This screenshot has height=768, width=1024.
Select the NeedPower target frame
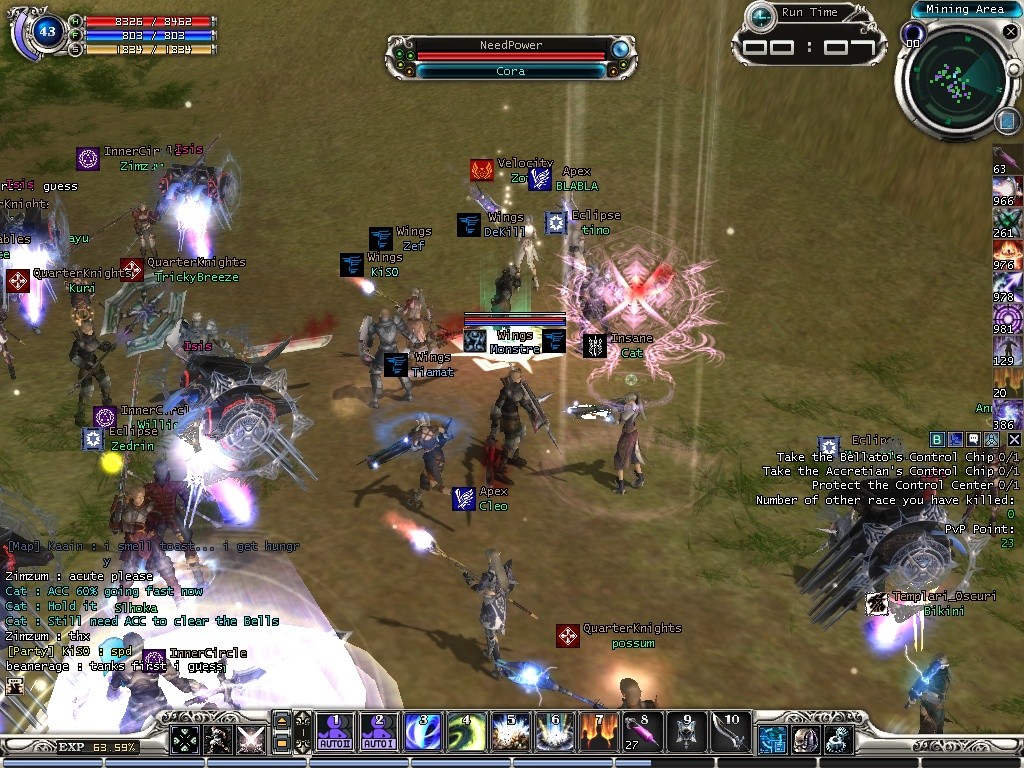pos(510,58)
